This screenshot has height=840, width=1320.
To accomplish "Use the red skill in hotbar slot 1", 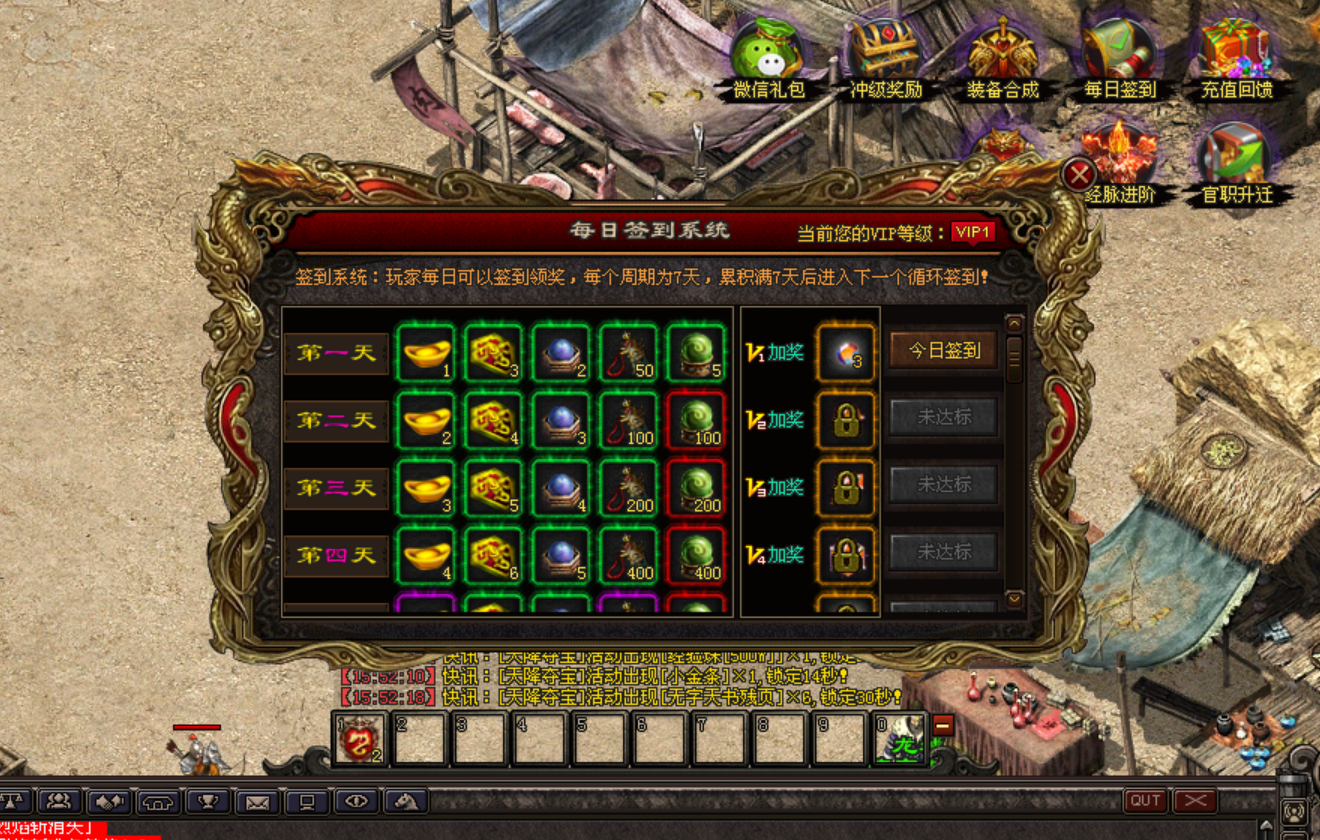I will click(x=359, y=740).
